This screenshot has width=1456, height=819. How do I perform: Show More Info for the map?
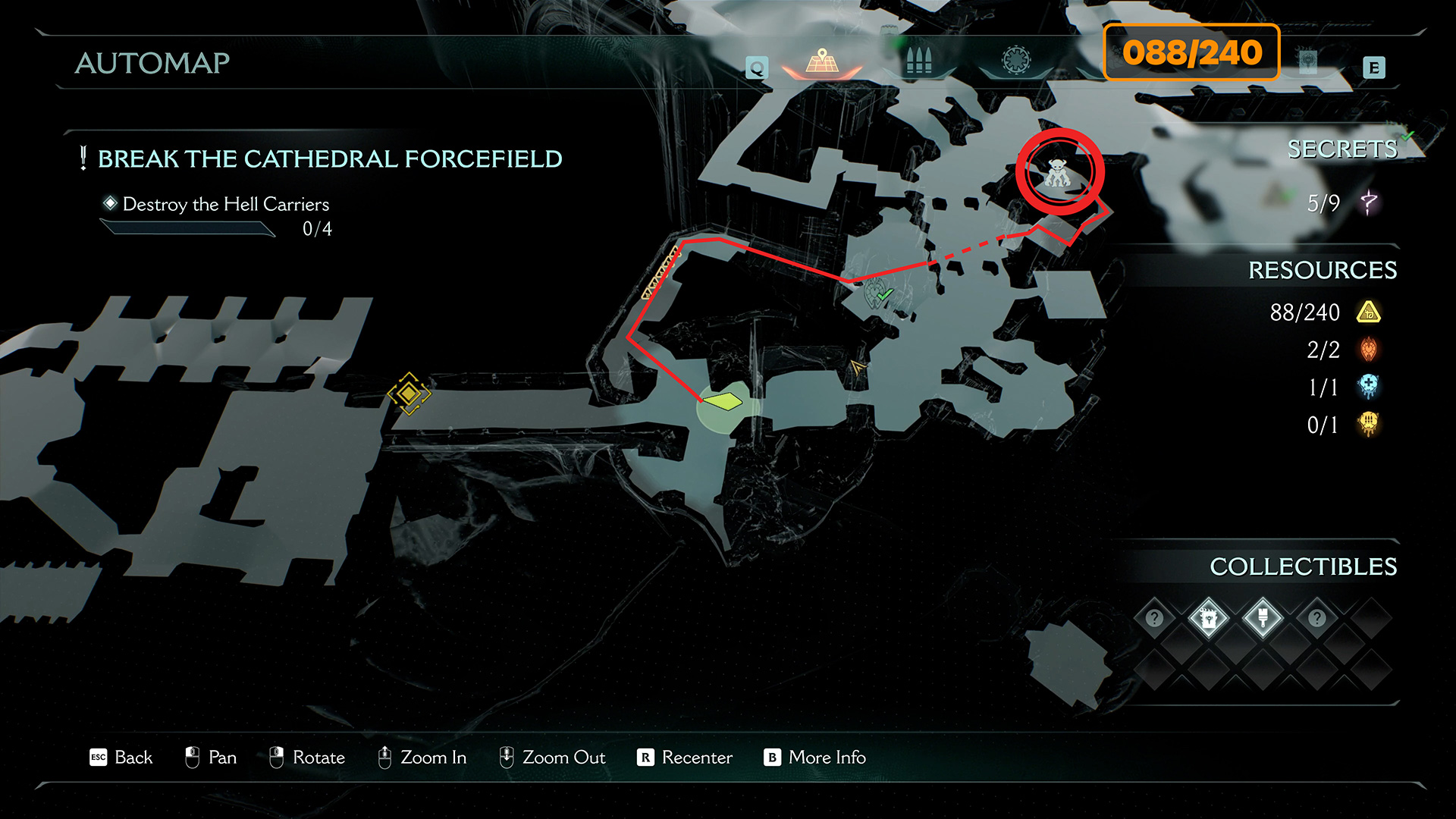point(814,758)
